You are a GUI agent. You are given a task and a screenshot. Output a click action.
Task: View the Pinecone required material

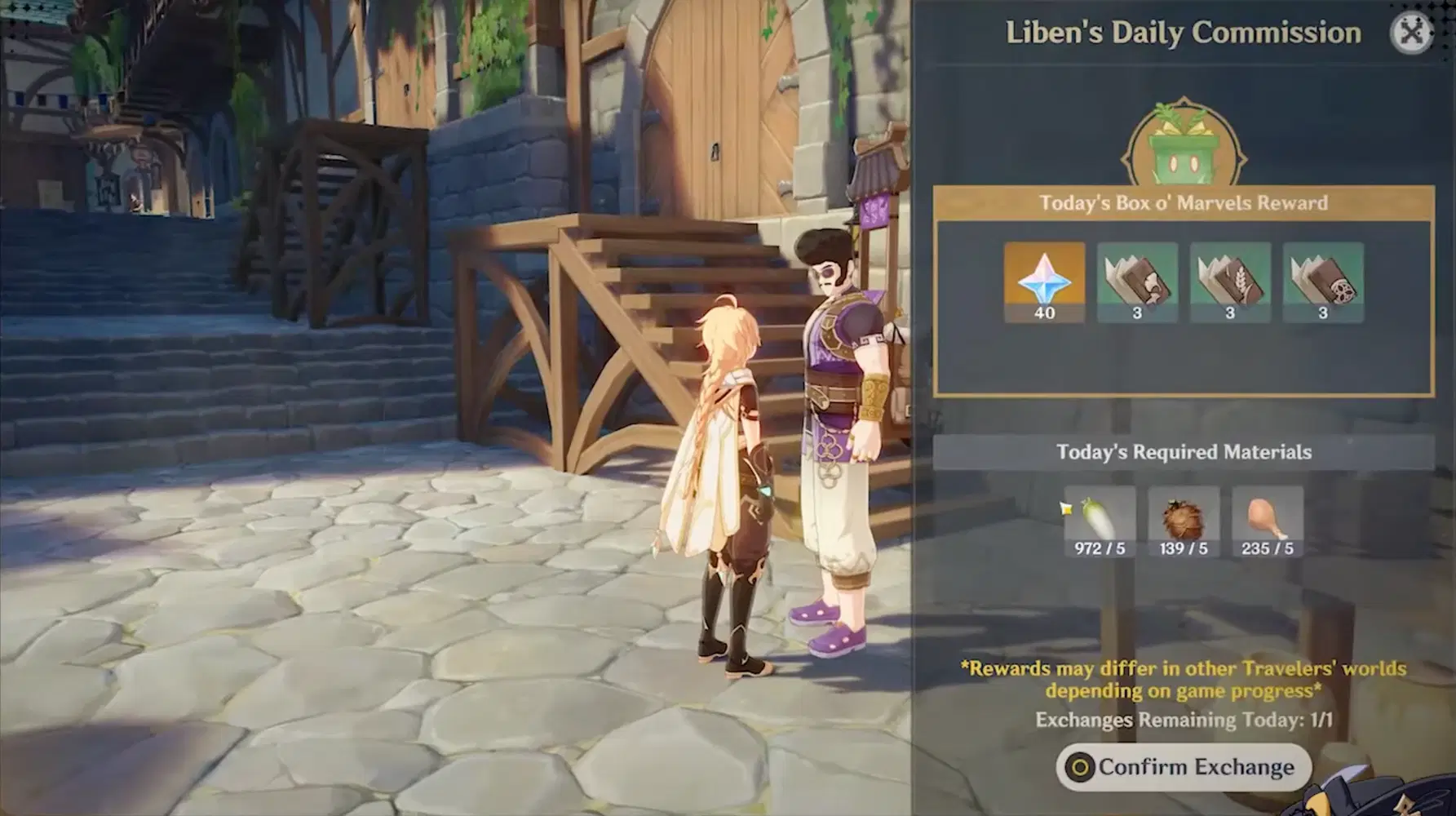coord(1184,521)
